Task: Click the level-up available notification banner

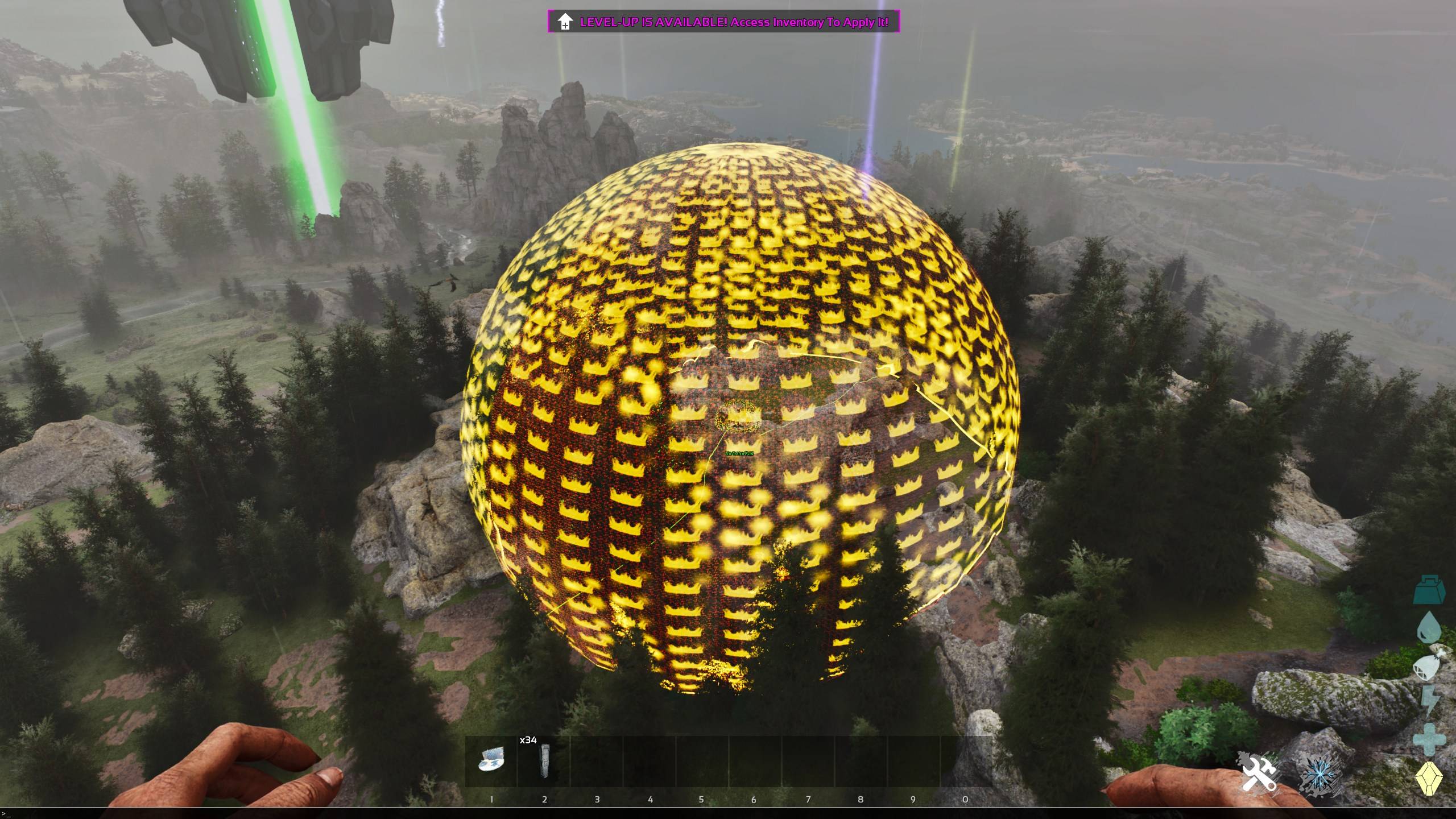Action: [x=723, y=22]
